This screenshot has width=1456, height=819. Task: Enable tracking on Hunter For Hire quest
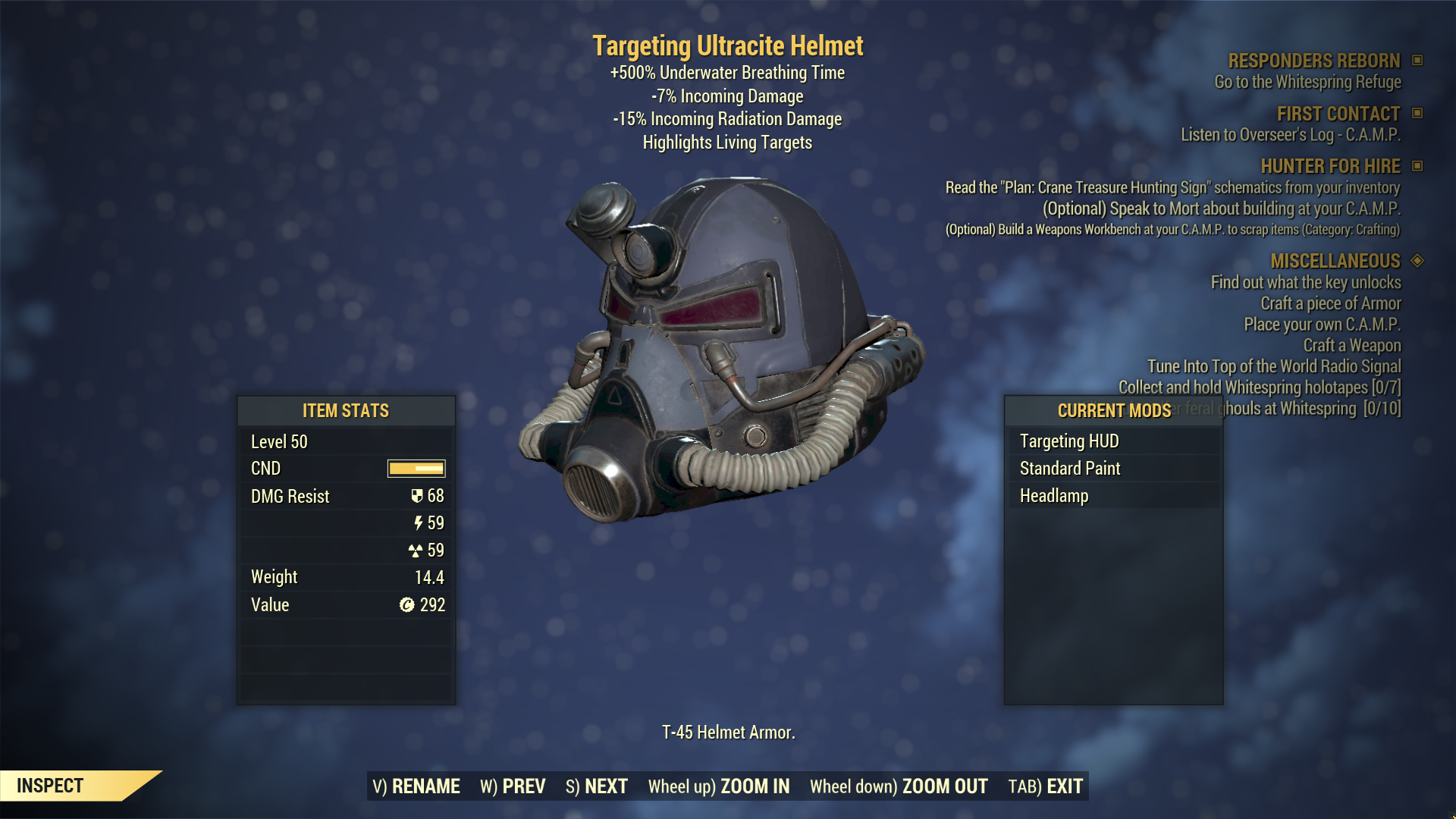coord(1417,166)
